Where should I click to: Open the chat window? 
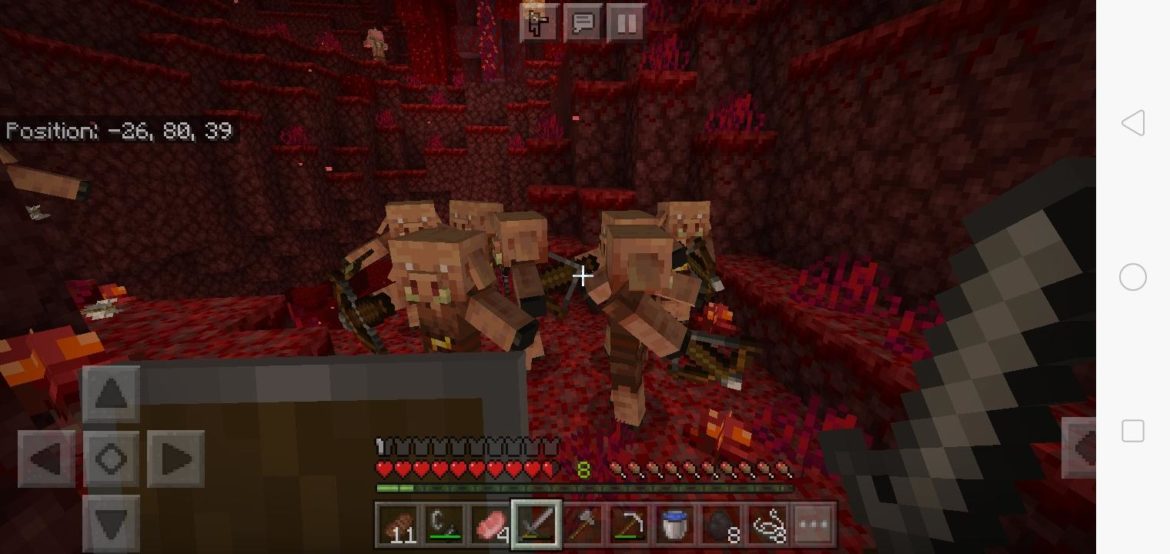pyautogui.click(x=581, y=23)
